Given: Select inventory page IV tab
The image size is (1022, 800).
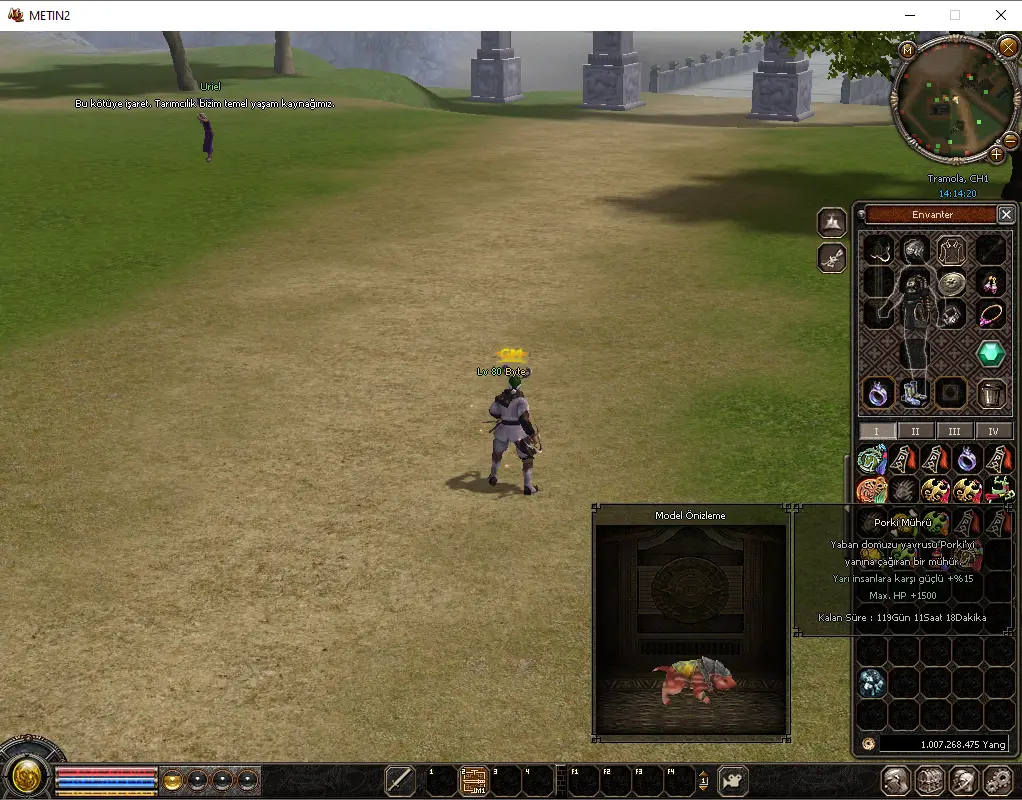Looking at the screenshot, I should tap(993, 431).
